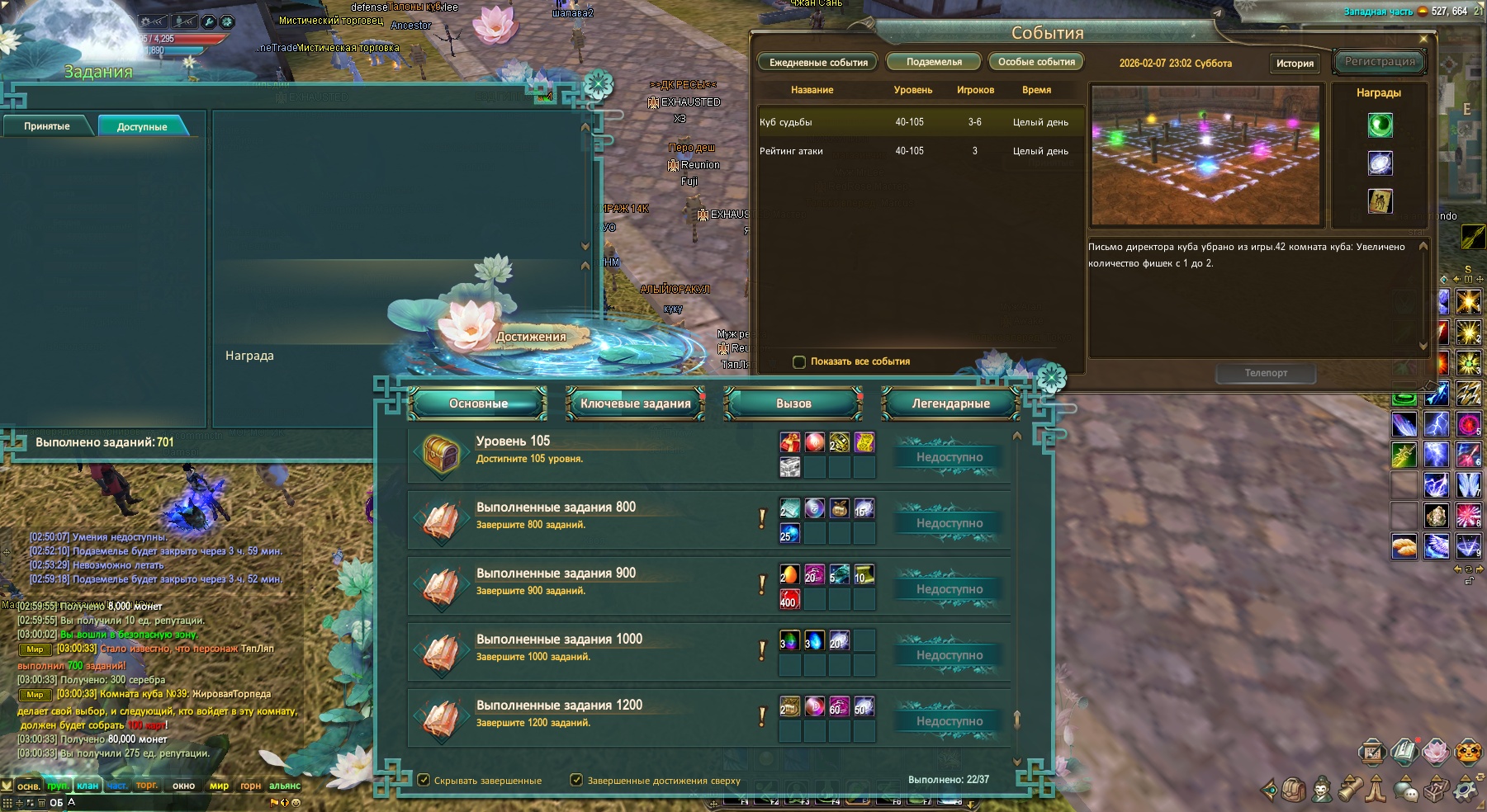1487x812 pixels.
Task: Switch to the Подземелья events tab
Action: pos(934,62)
